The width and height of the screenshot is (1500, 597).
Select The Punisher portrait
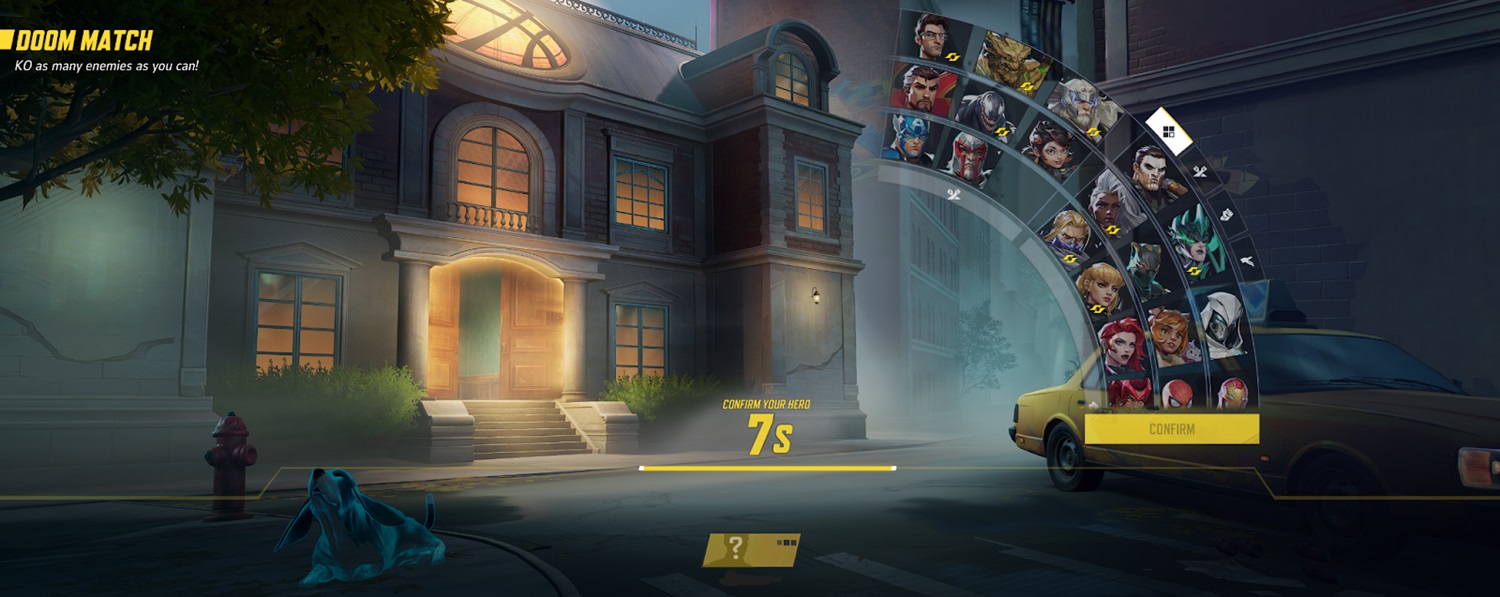1153,175
